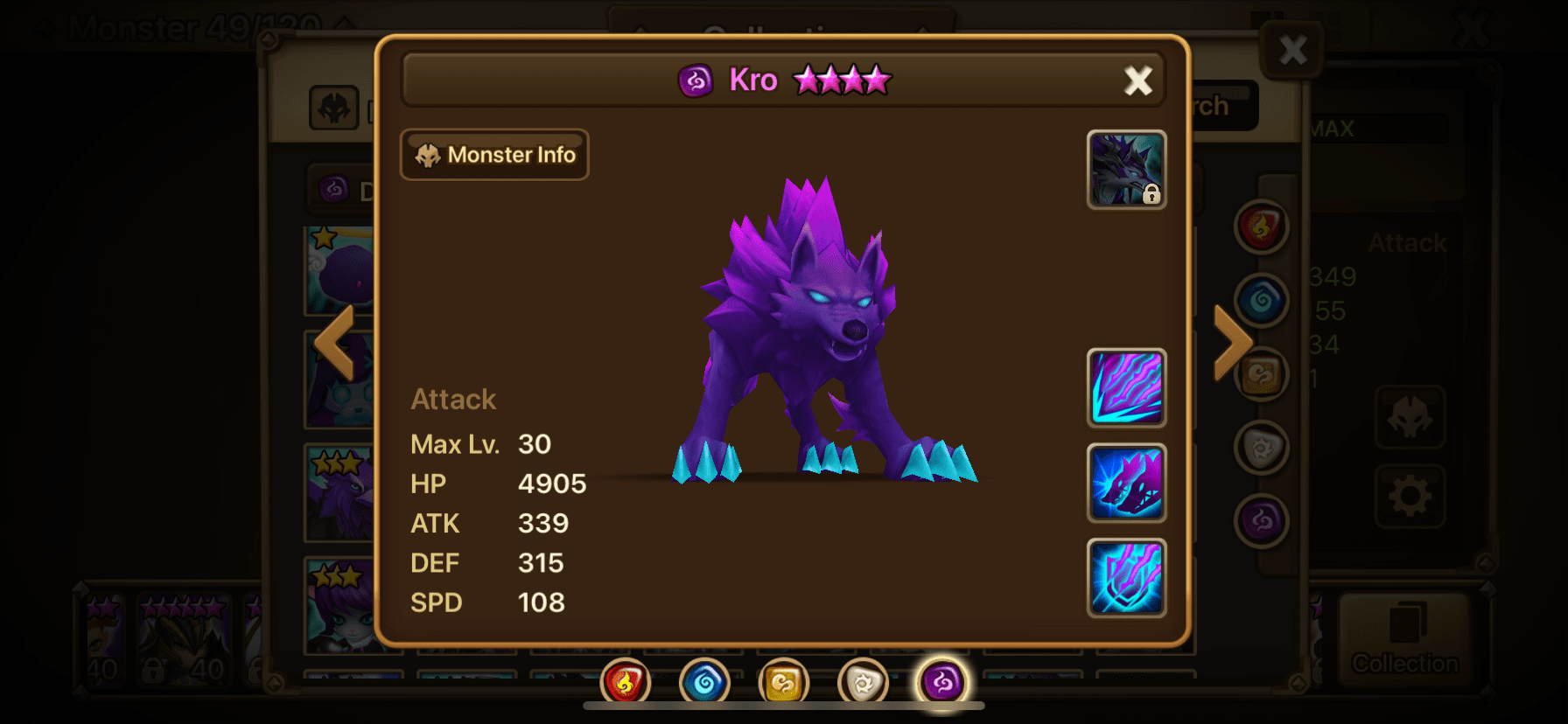Select Kro's dark element badge beside his name
Screen dimensions: 1568x724
[696, 80]
